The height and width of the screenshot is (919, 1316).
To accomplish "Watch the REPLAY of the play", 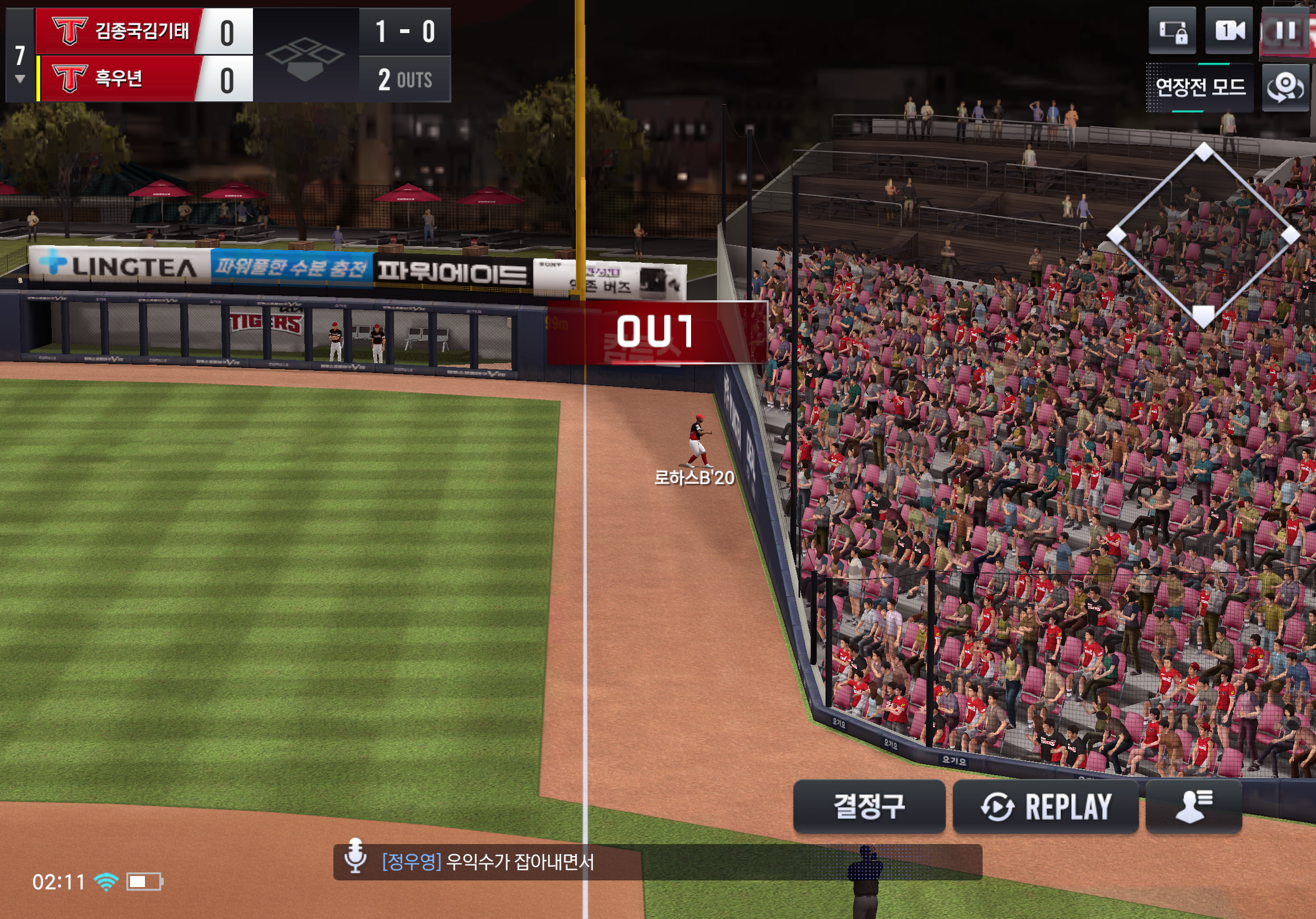I will (x=1045, y=806).
